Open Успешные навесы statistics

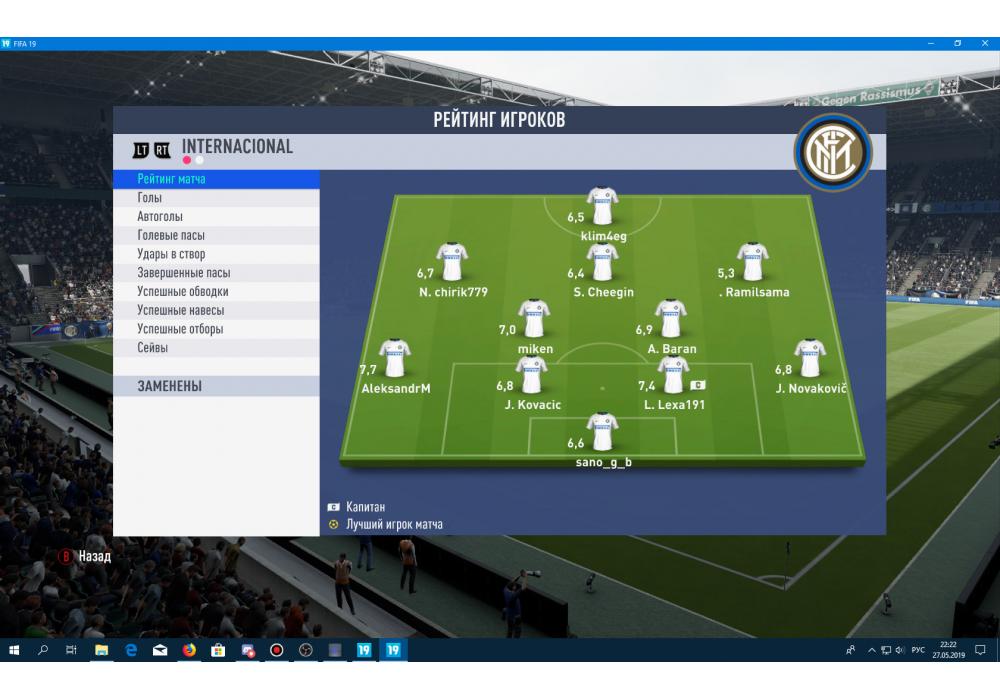pyautogui.click(x=215, y=310)
